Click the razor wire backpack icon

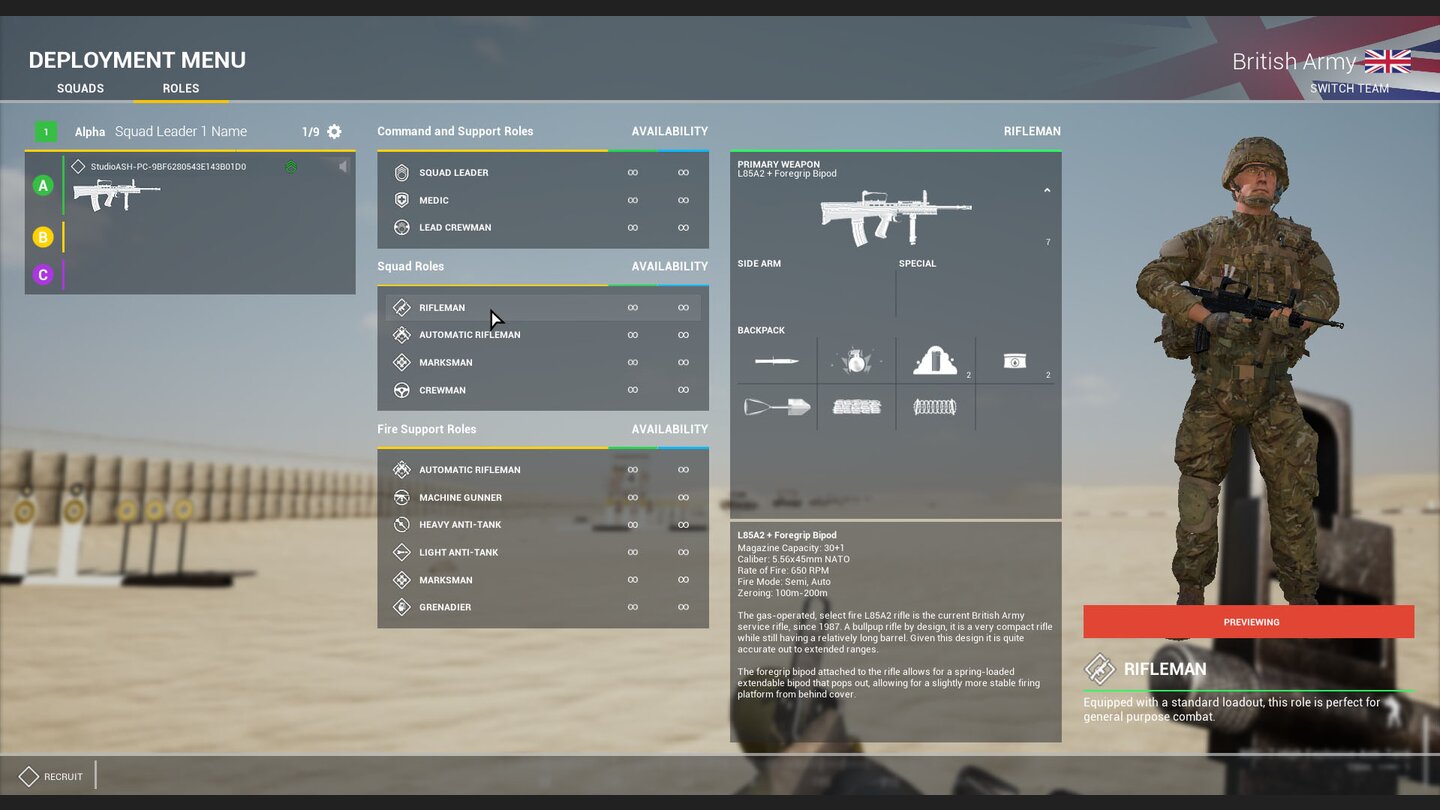tap(935, 406)
